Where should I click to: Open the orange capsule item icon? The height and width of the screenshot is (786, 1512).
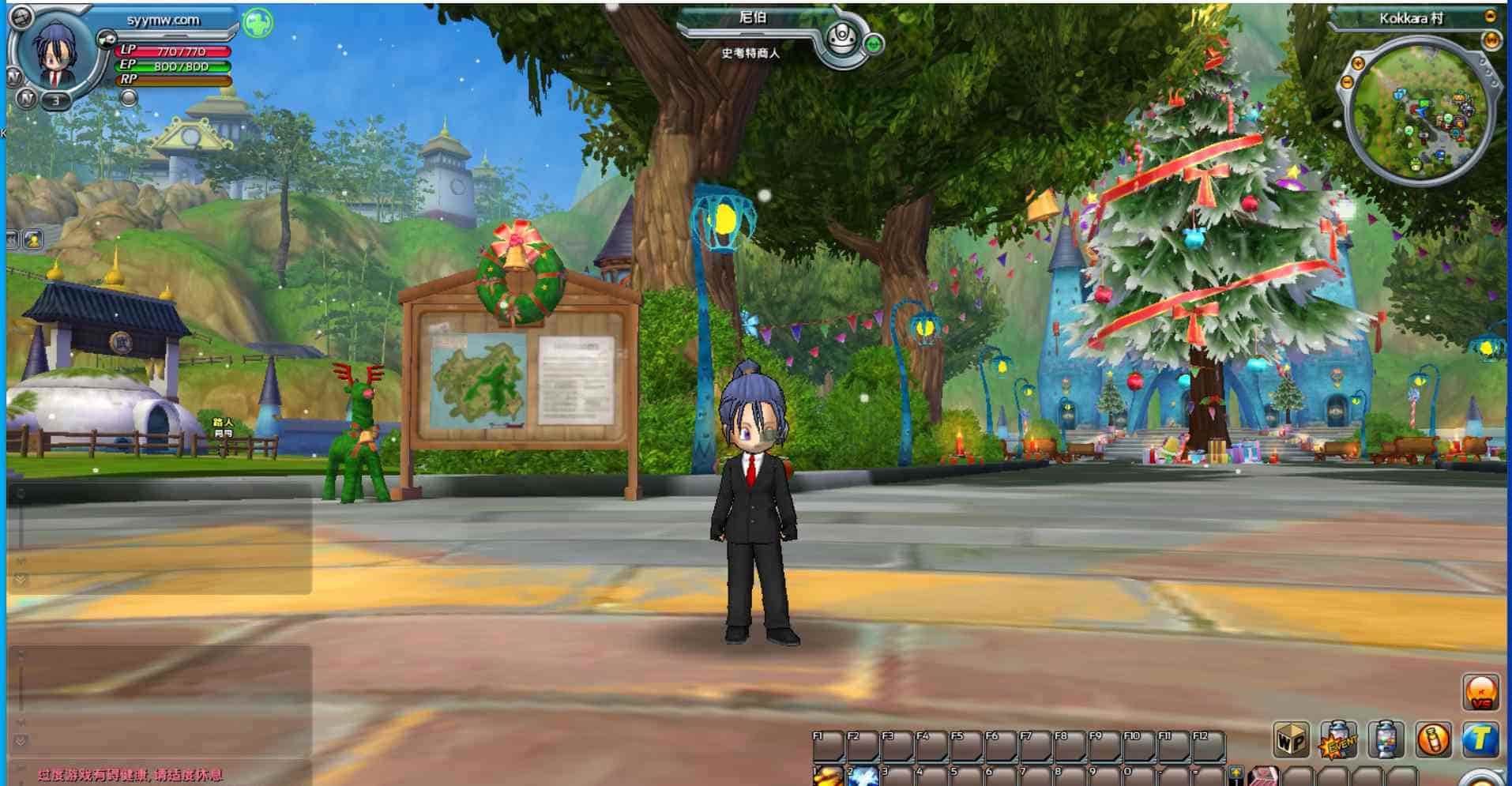(x=1432, y=740)
